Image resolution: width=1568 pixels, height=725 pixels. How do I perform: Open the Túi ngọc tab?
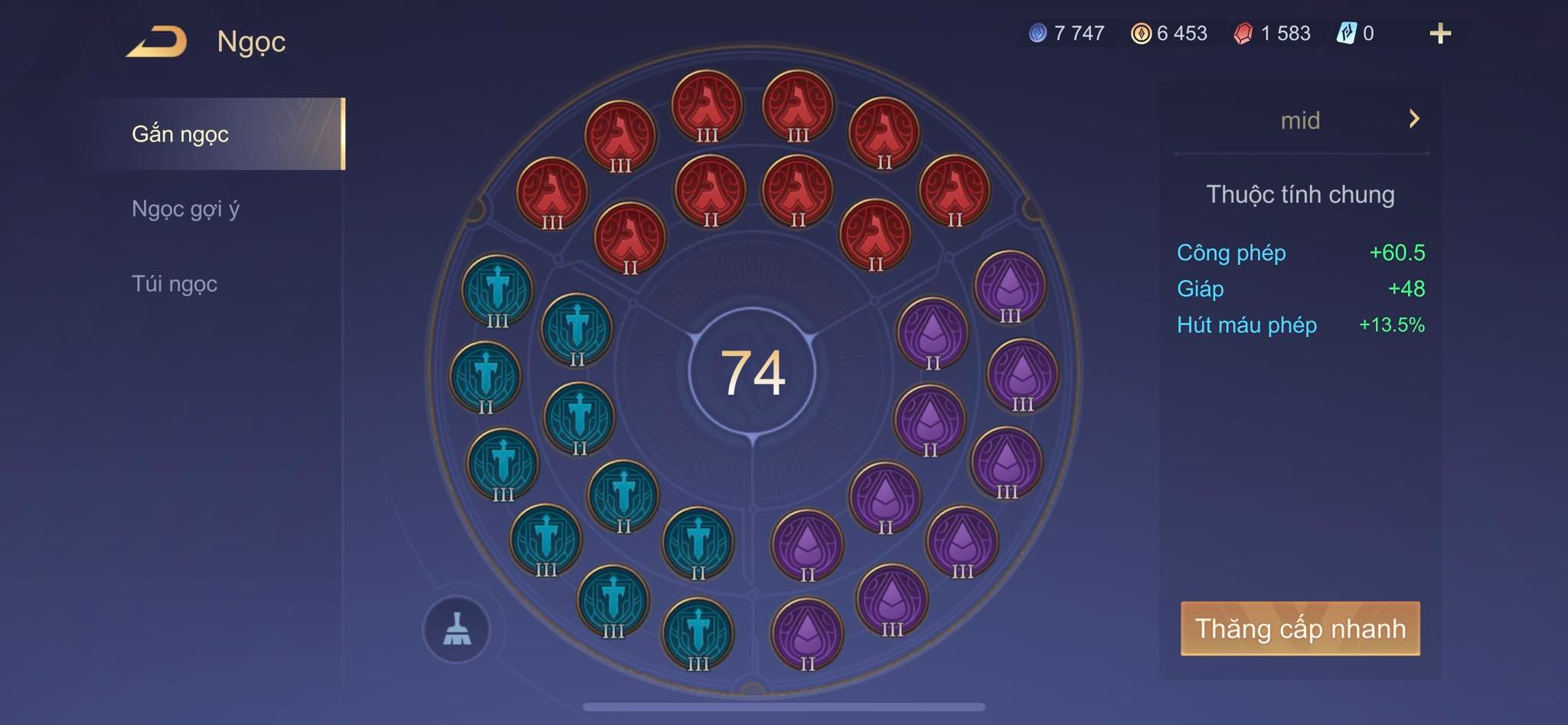[175, 283]
